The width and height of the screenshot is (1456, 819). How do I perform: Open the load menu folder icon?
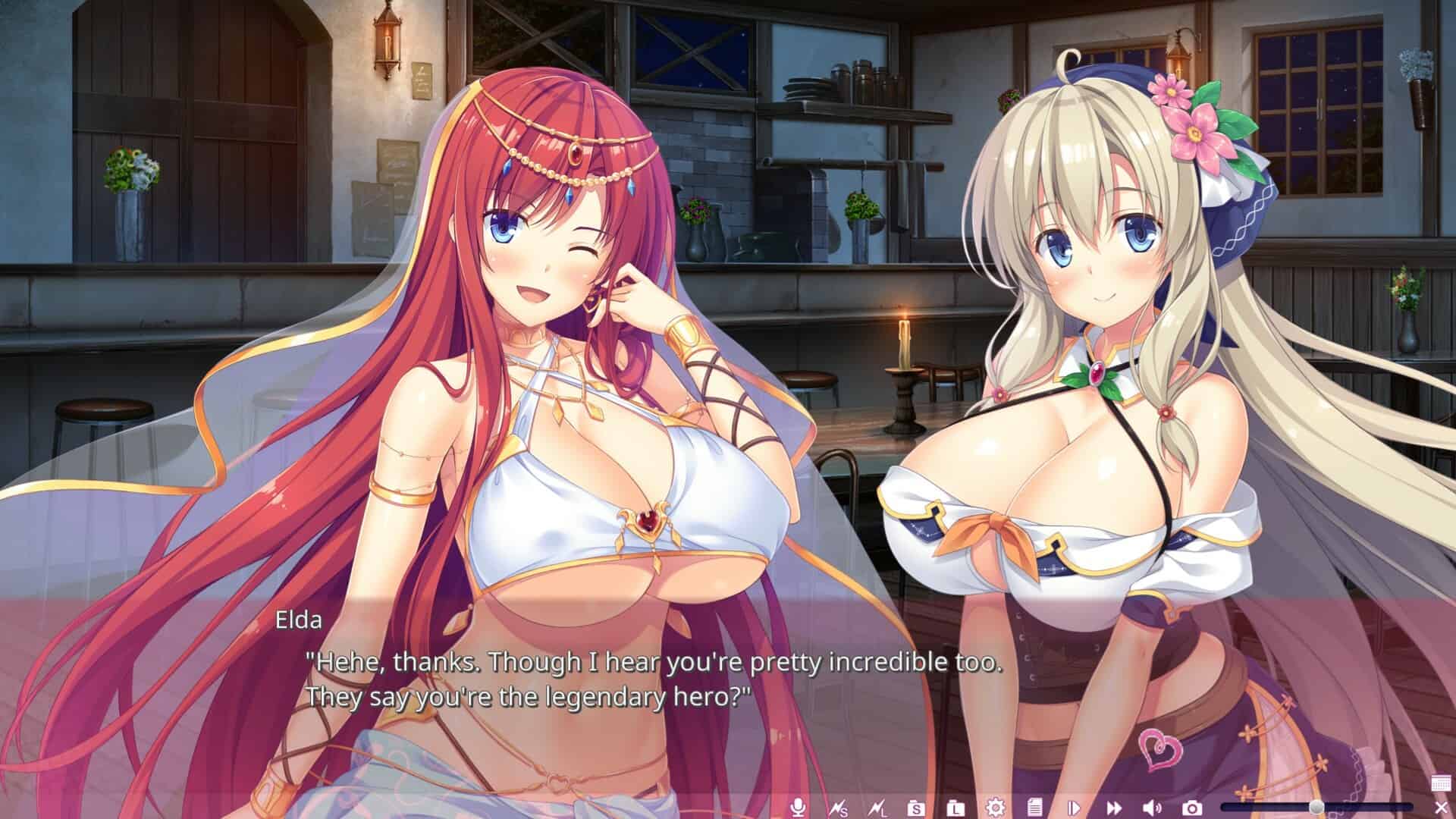(x=956, y=808)
